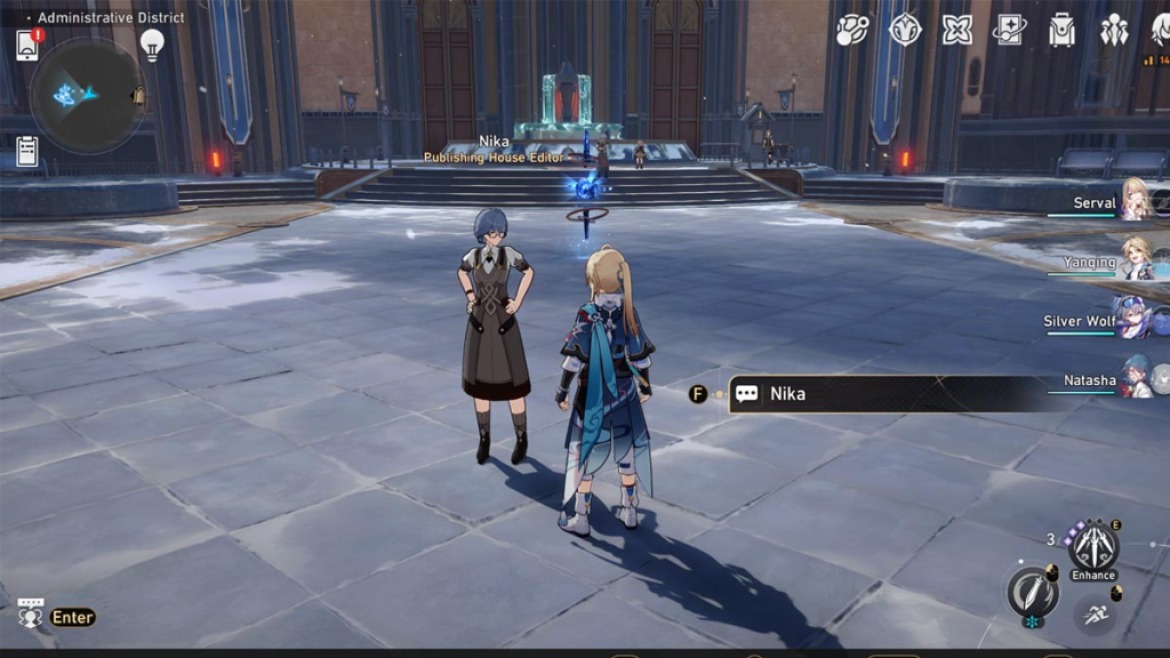Image resolution: width=1170 pixels, height=658 pixels.
Task: Open the four-petal star icon menu
Action: [x=957, y=30]
